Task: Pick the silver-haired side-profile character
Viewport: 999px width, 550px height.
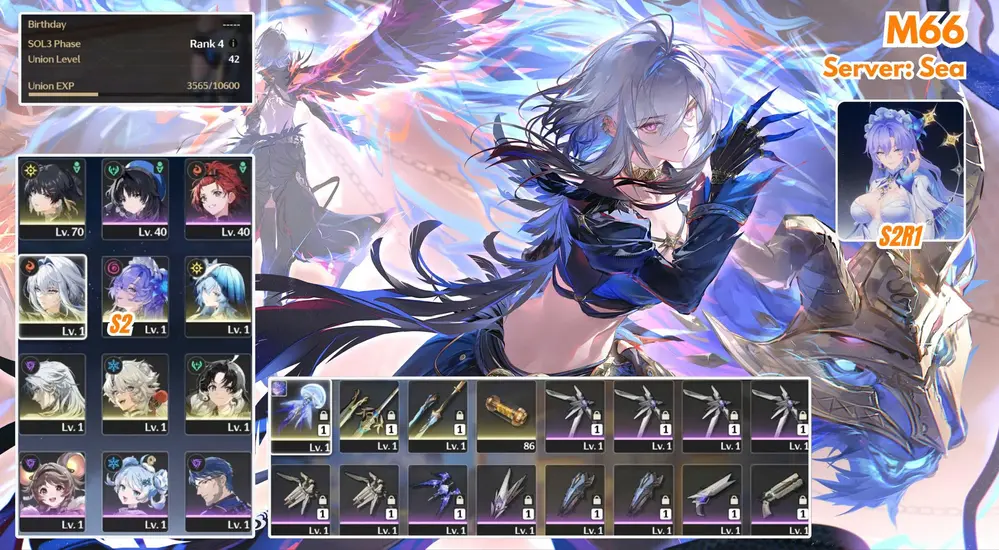Action: [52, 394]
